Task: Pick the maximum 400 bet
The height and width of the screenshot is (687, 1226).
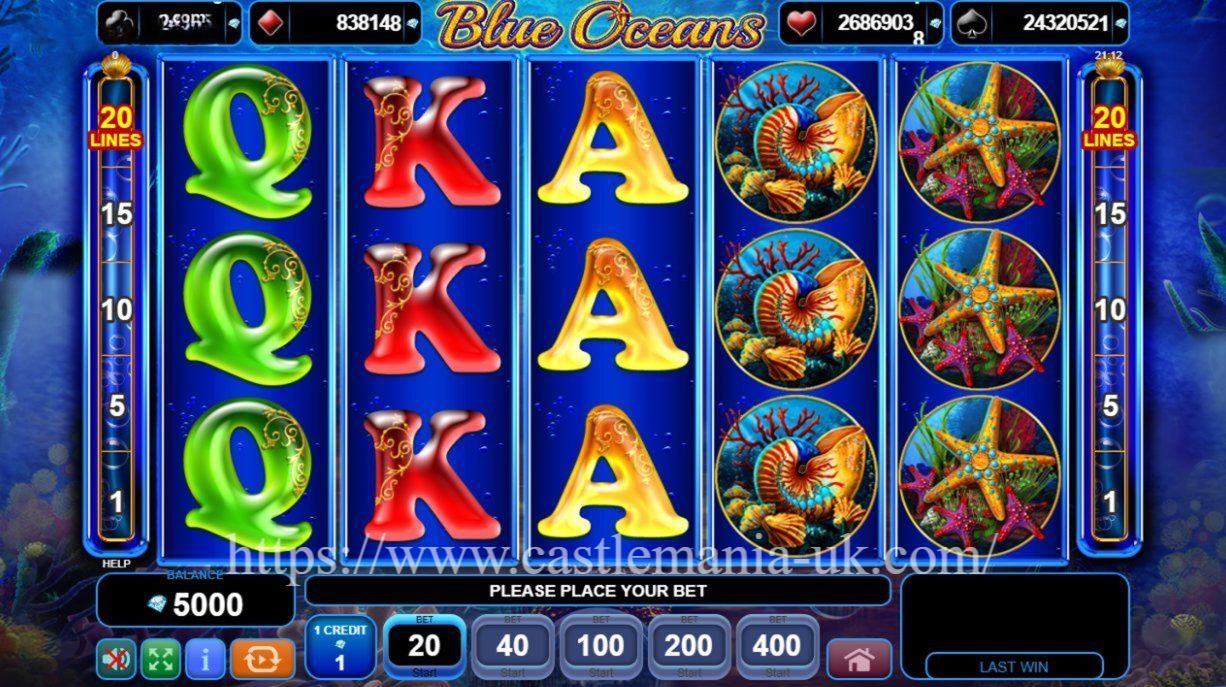Action: (776, 647)
